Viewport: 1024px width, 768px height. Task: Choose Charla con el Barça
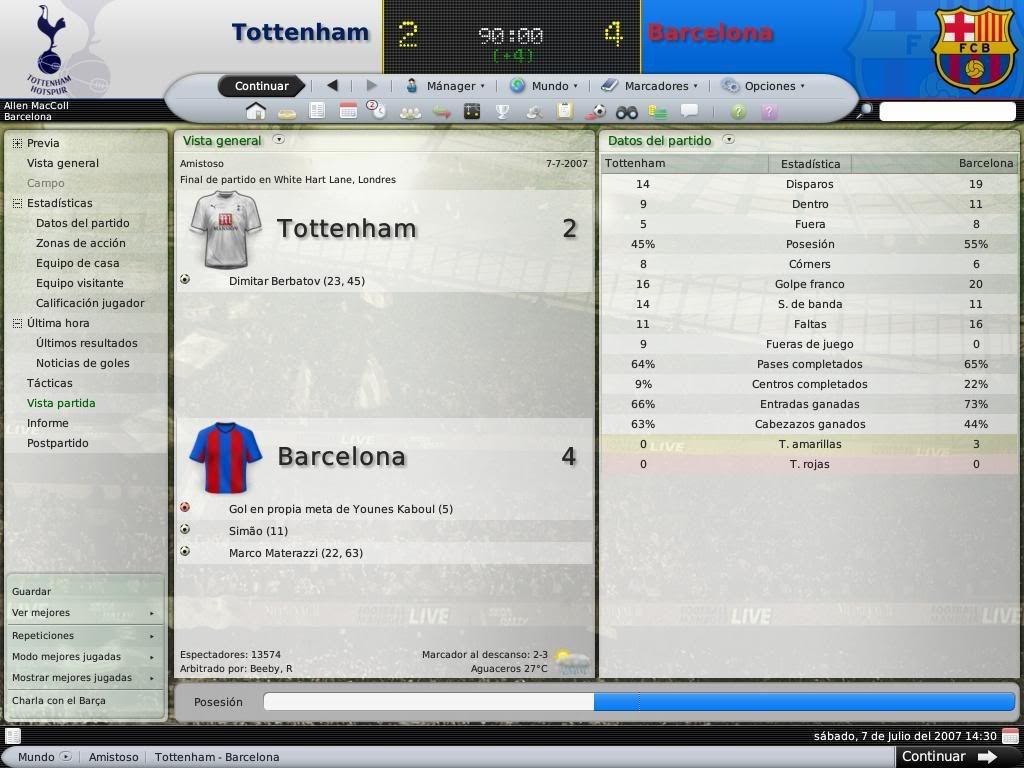(x=58, y=700)
